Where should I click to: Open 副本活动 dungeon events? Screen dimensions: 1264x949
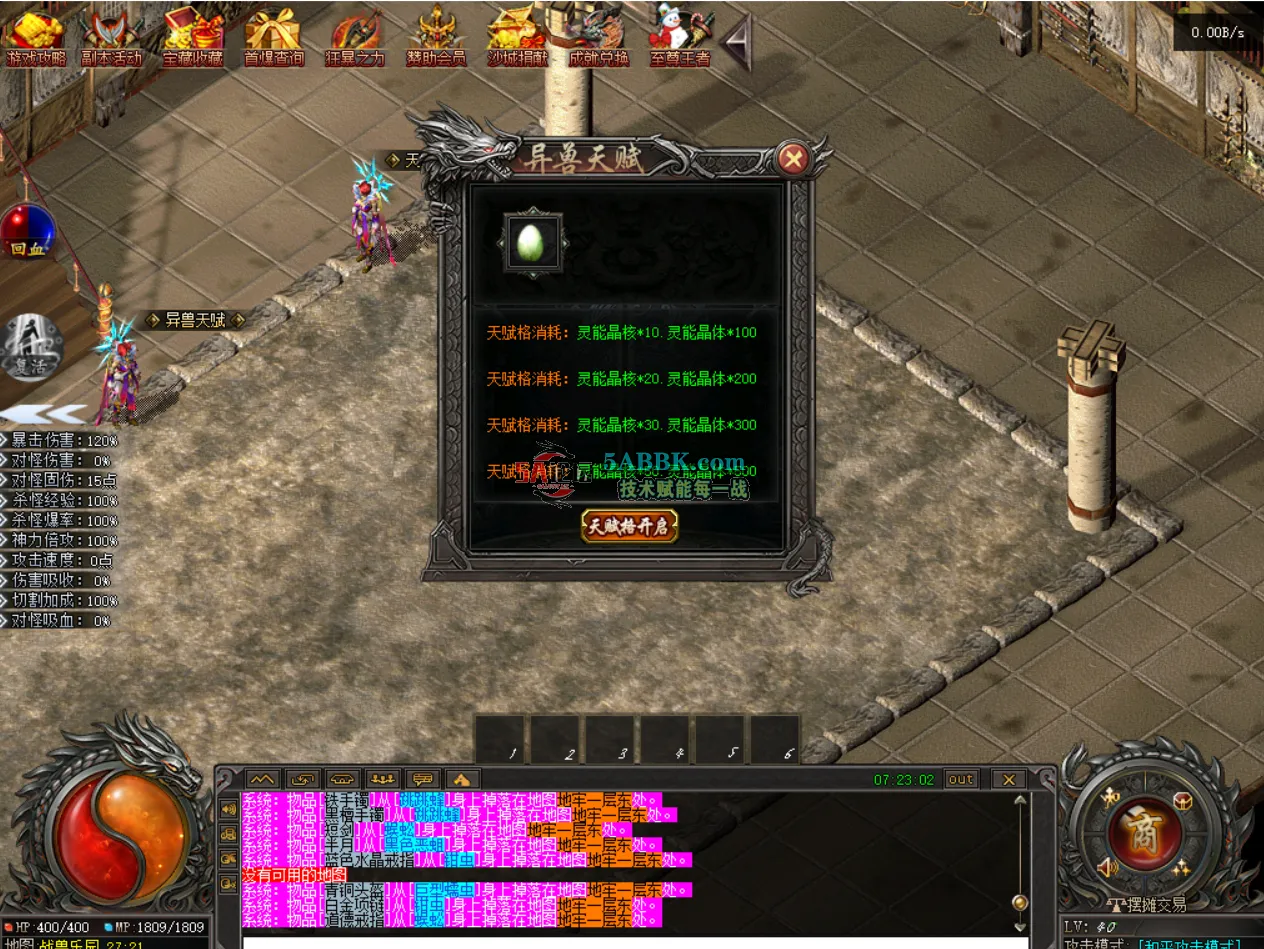[112, 37]
